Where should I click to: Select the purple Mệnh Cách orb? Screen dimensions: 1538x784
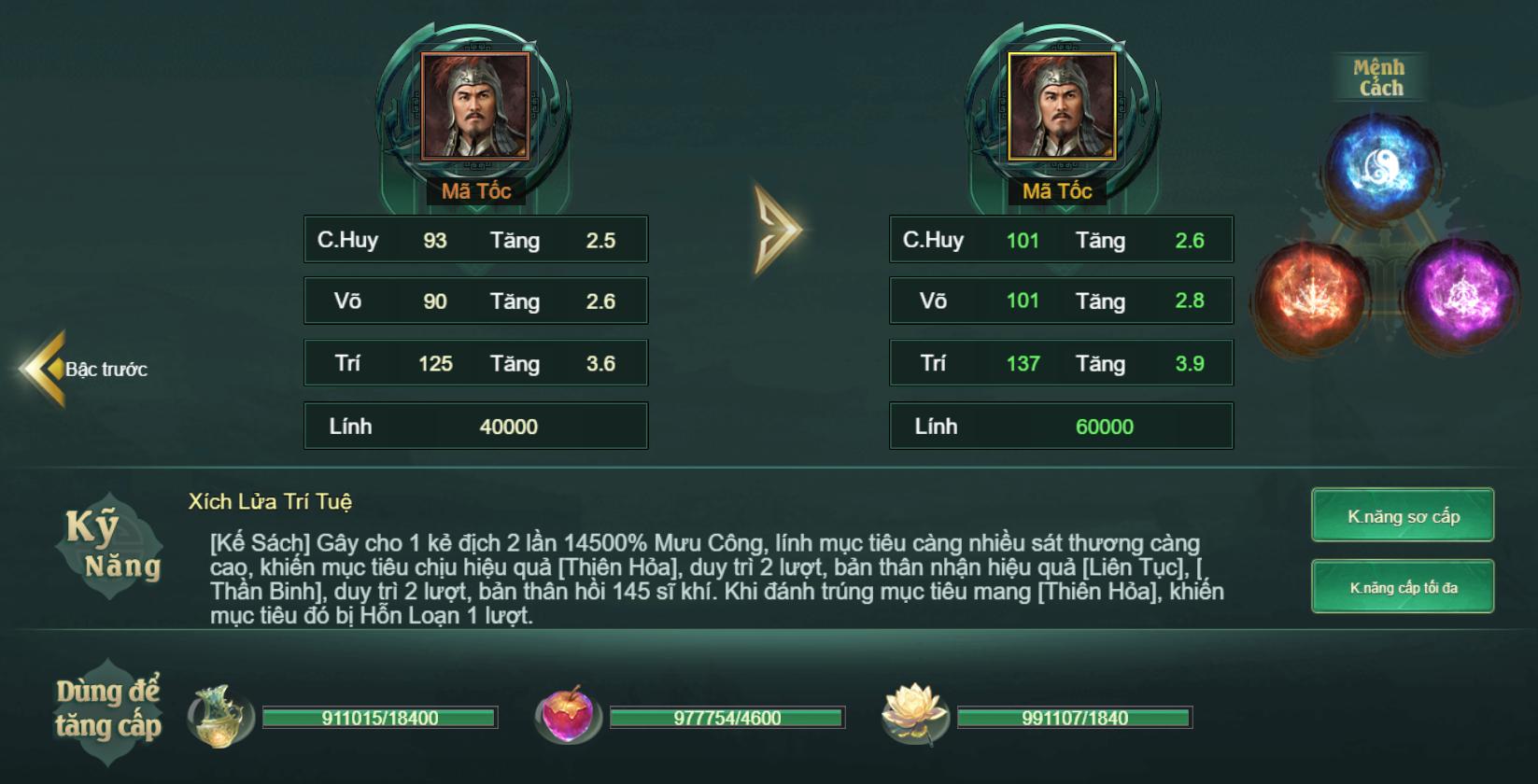(x=1458, y=289)
